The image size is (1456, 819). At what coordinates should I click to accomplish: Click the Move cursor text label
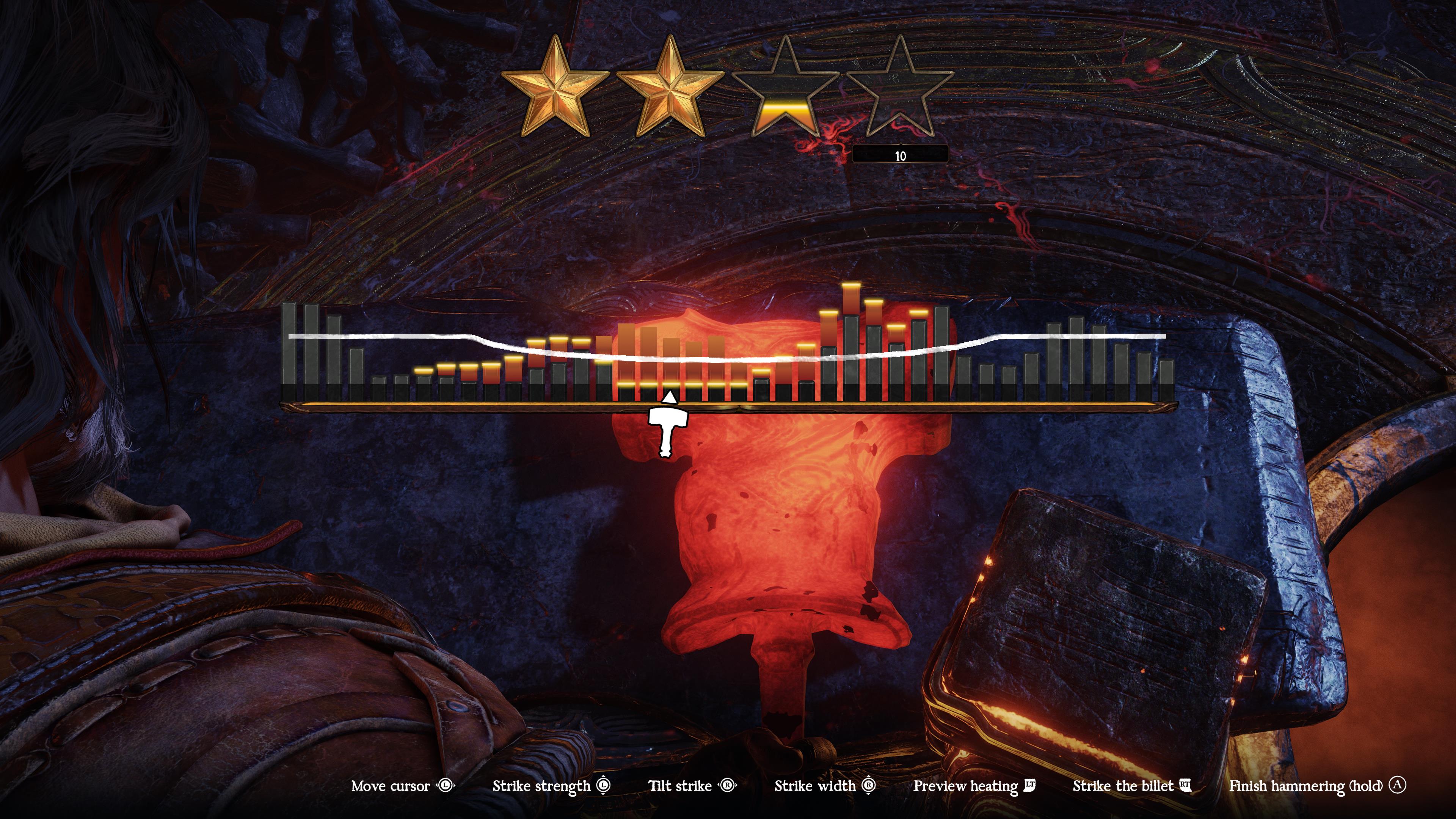pos(392,786)
